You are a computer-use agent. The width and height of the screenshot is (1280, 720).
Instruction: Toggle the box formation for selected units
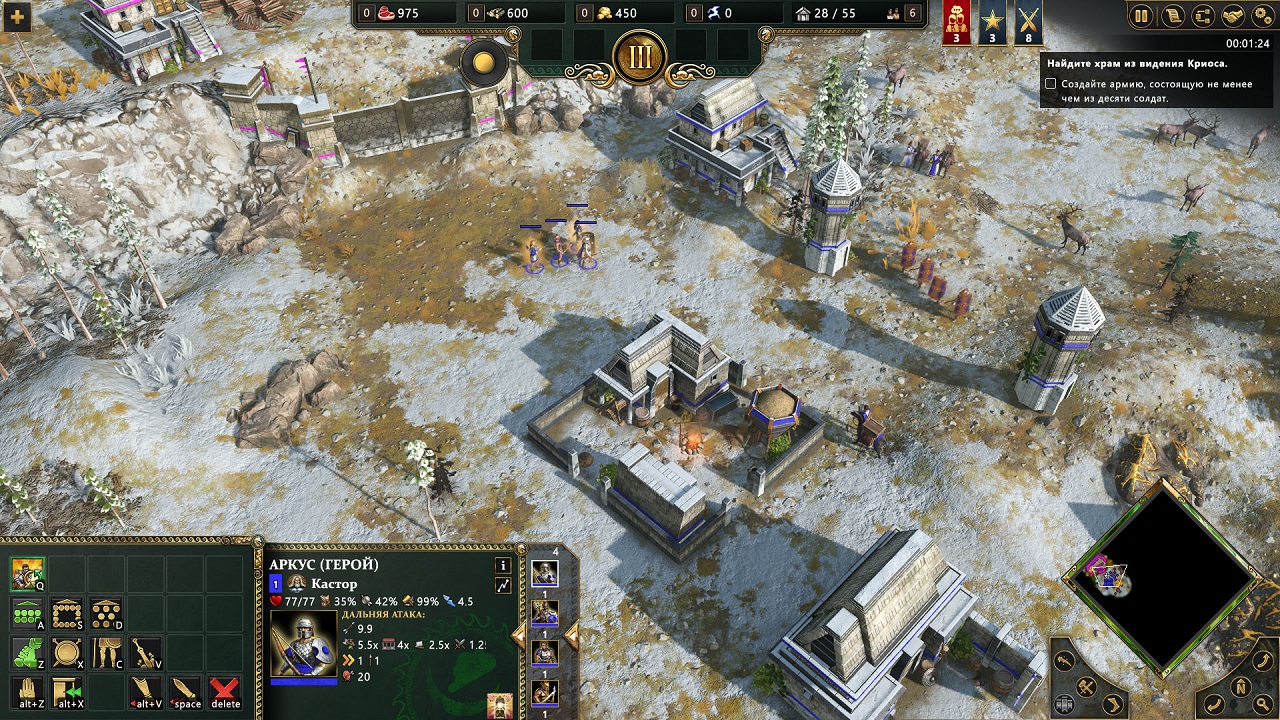click(67, 614)
